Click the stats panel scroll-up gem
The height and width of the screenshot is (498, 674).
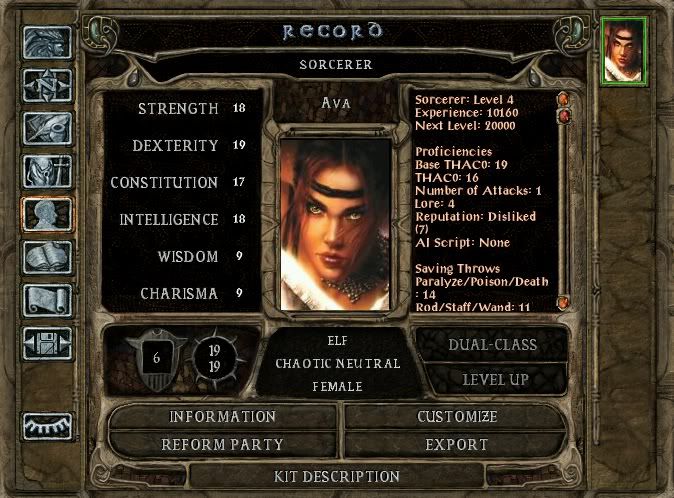click(x=563, y=100)
